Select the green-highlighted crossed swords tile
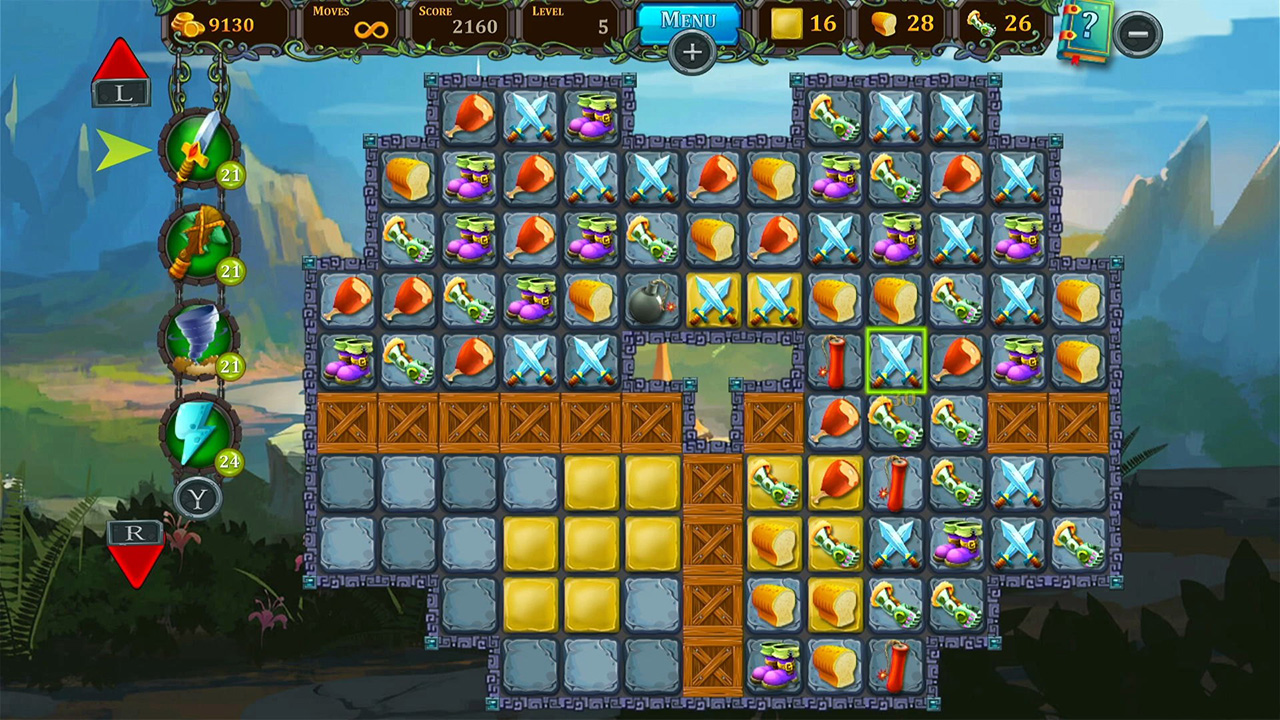The width and height of the screenshot is (1280, 720). (x=896, y=361)
